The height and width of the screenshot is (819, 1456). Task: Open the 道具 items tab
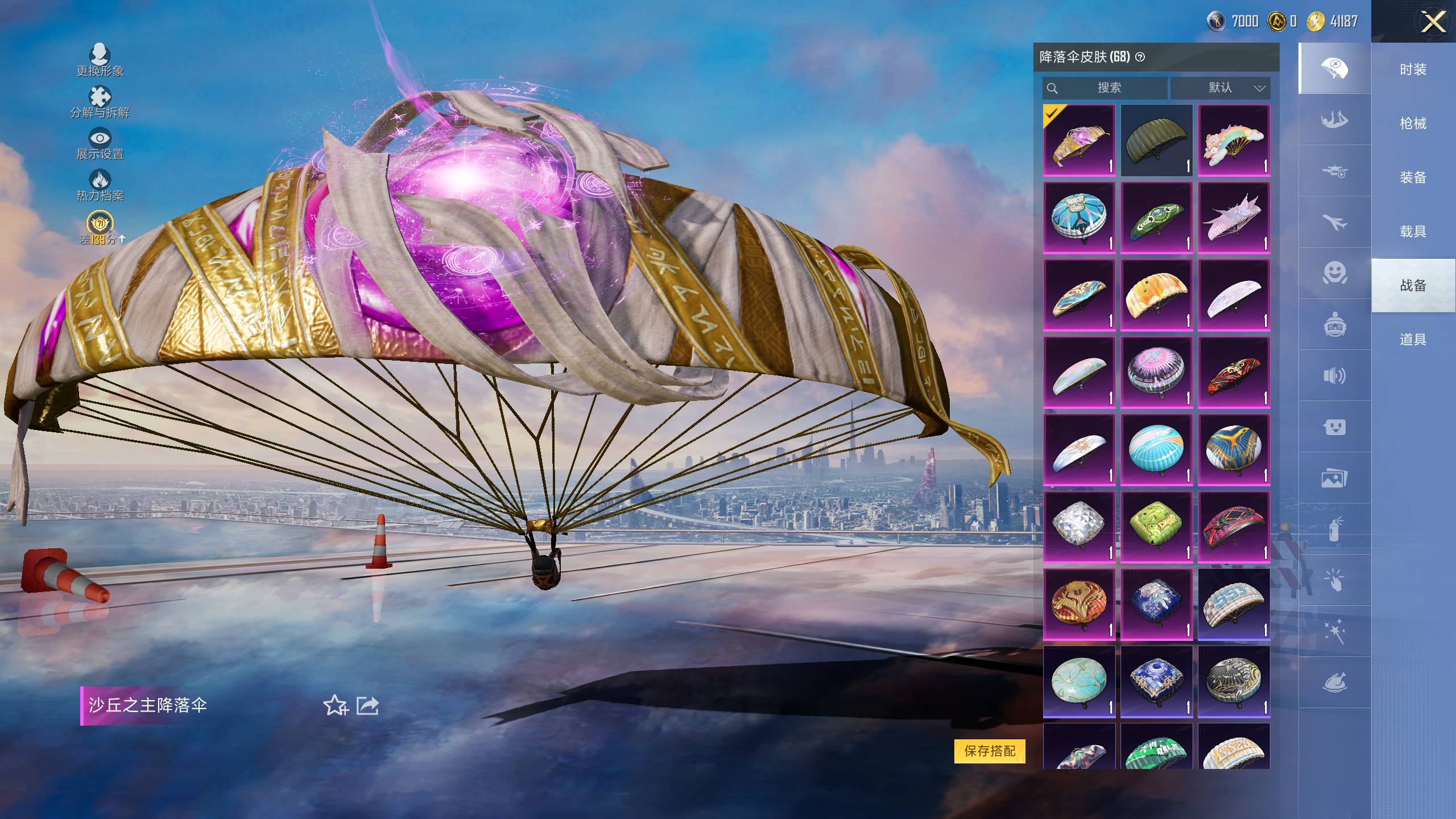click(1413, 340)
